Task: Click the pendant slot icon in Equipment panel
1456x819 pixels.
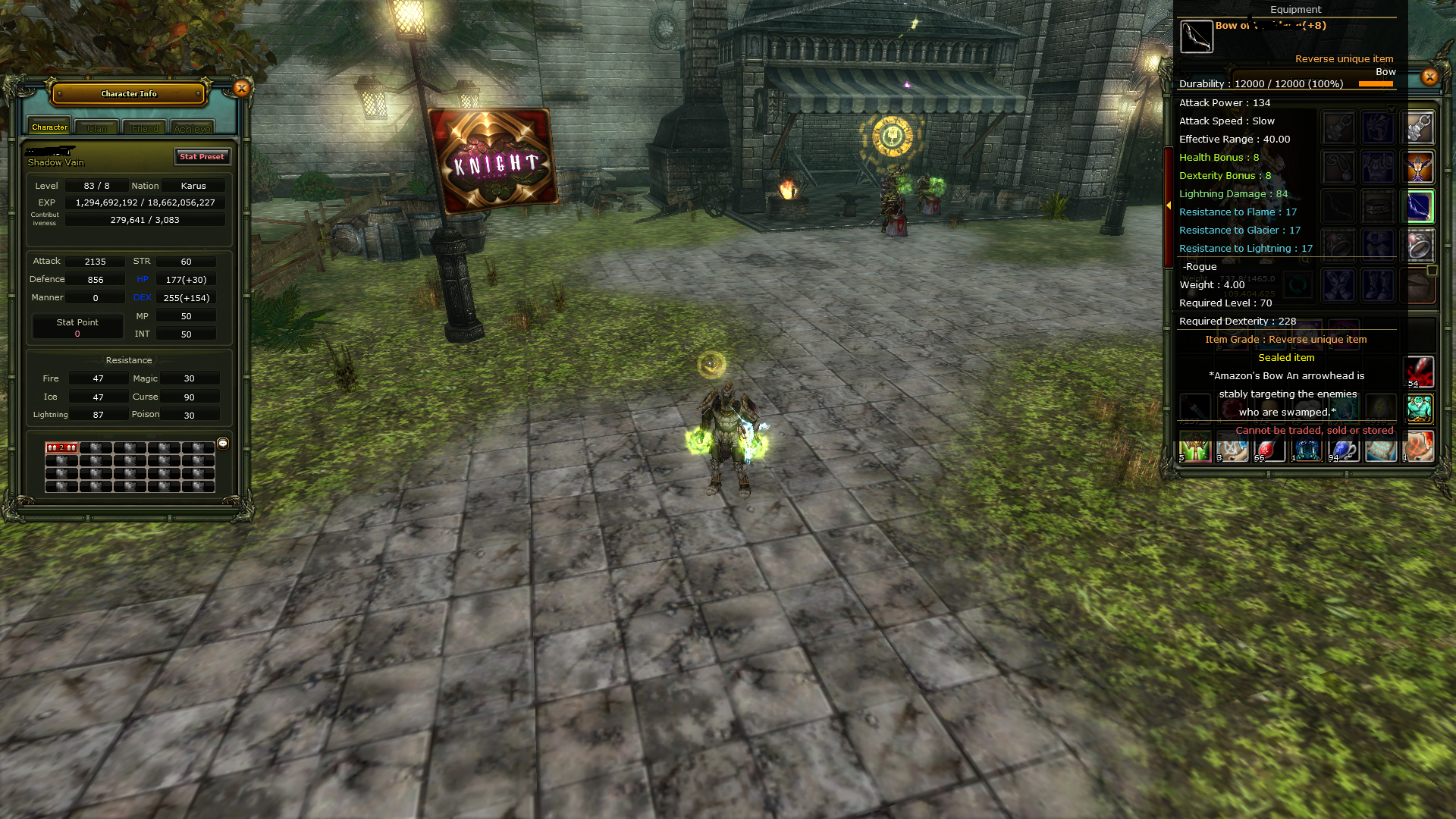Action: [1338, 167]
